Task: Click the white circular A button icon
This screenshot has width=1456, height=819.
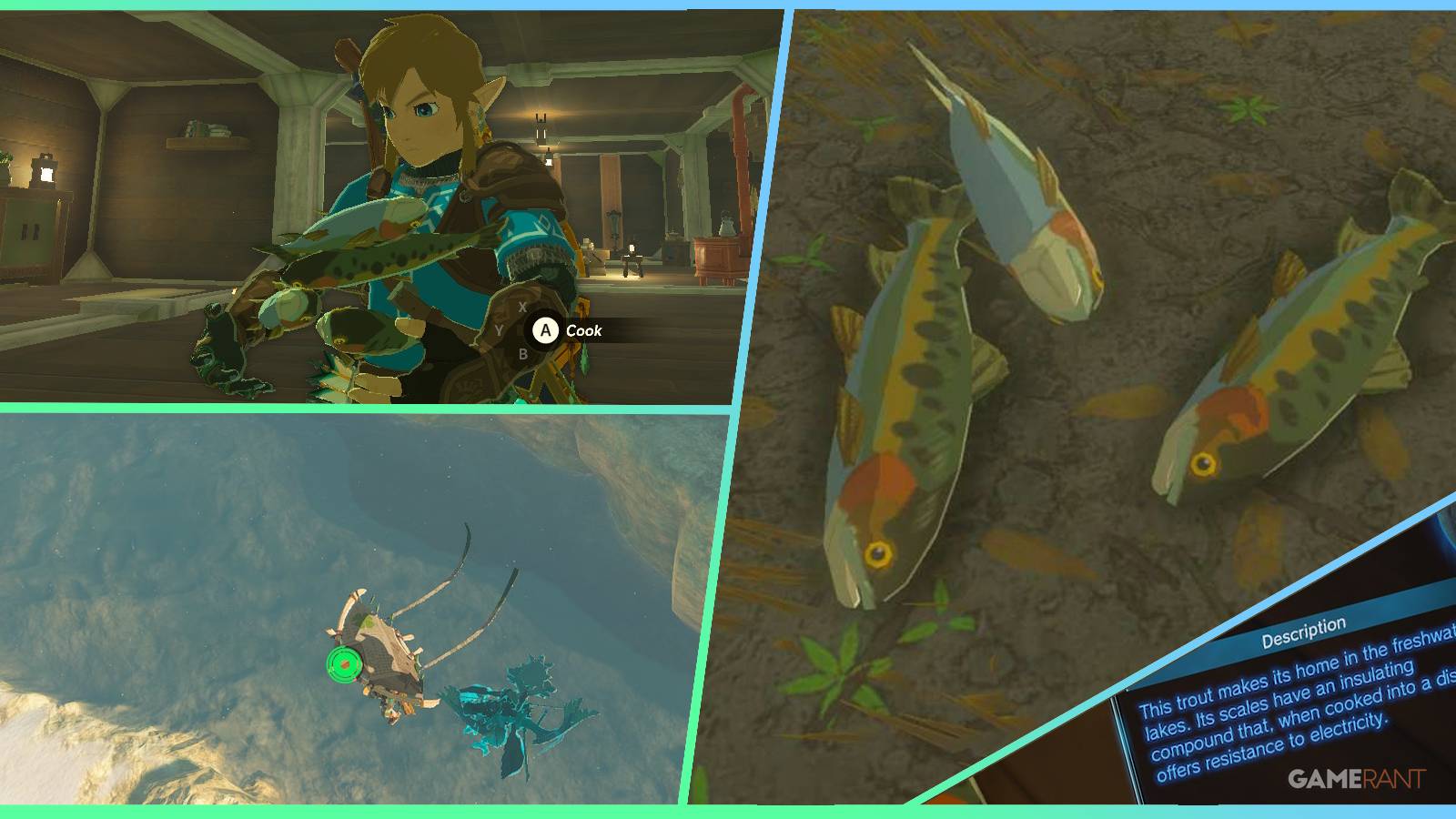Action: [545, 330]
